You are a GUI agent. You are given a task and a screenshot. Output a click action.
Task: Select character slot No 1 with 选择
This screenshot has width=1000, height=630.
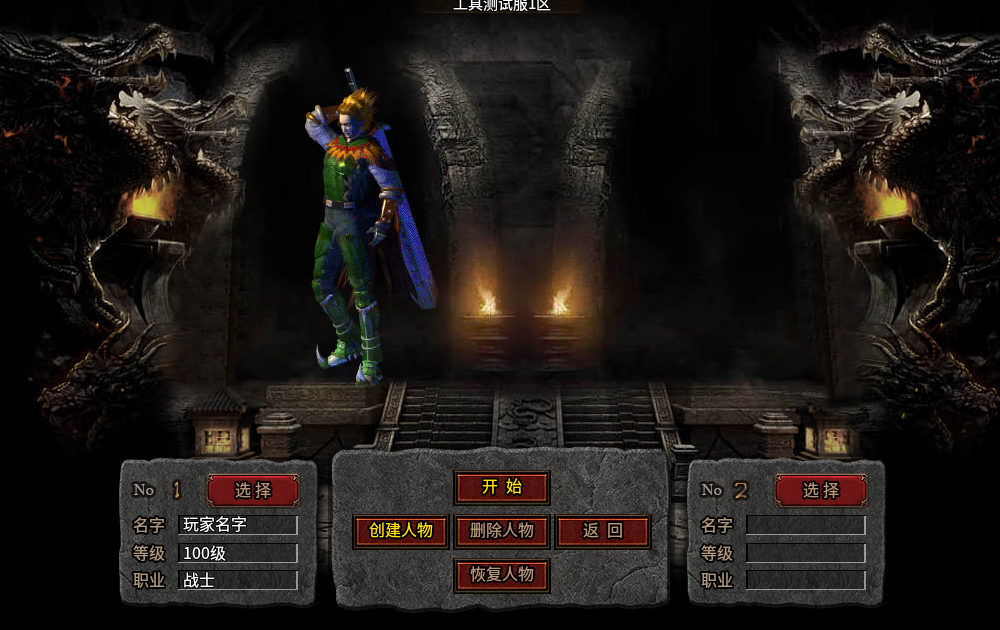(253, 490)
